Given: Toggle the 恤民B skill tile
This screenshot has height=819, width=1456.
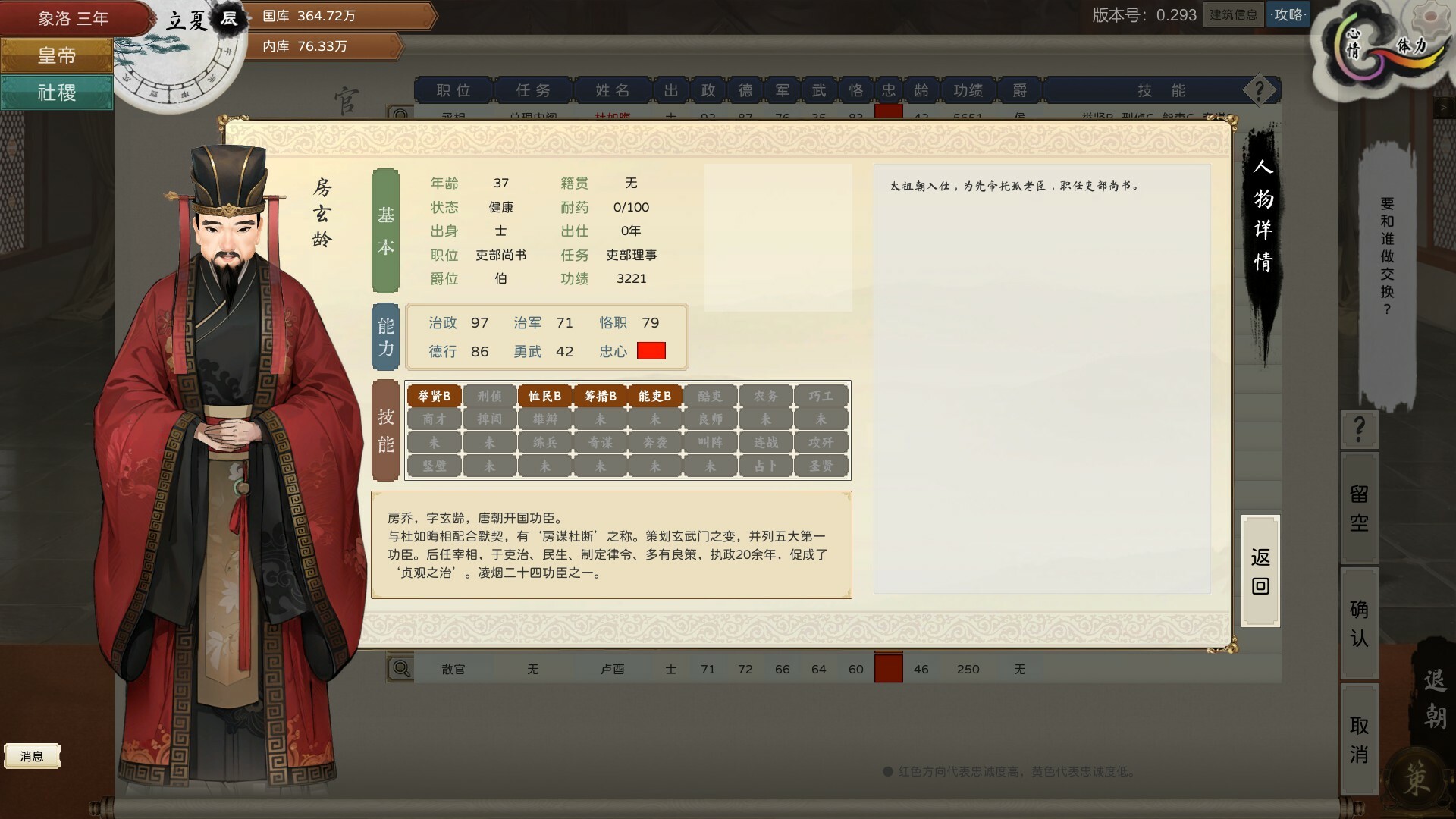Looking at the screenshot, I should coord(544,395).
